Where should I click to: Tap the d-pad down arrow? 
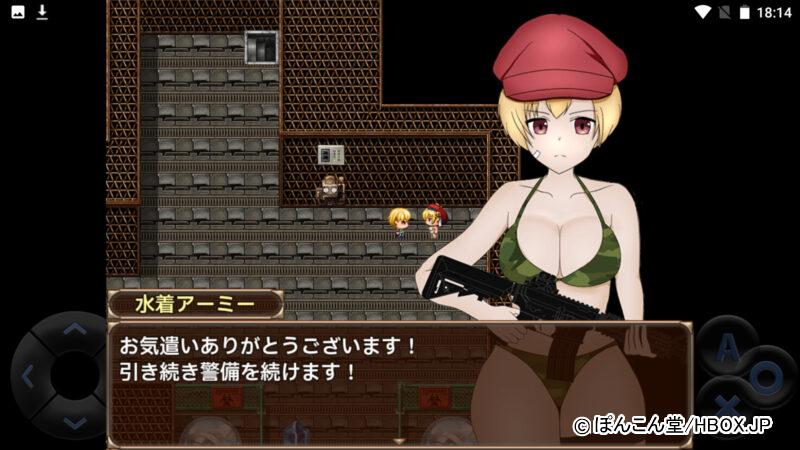point(74,424)
